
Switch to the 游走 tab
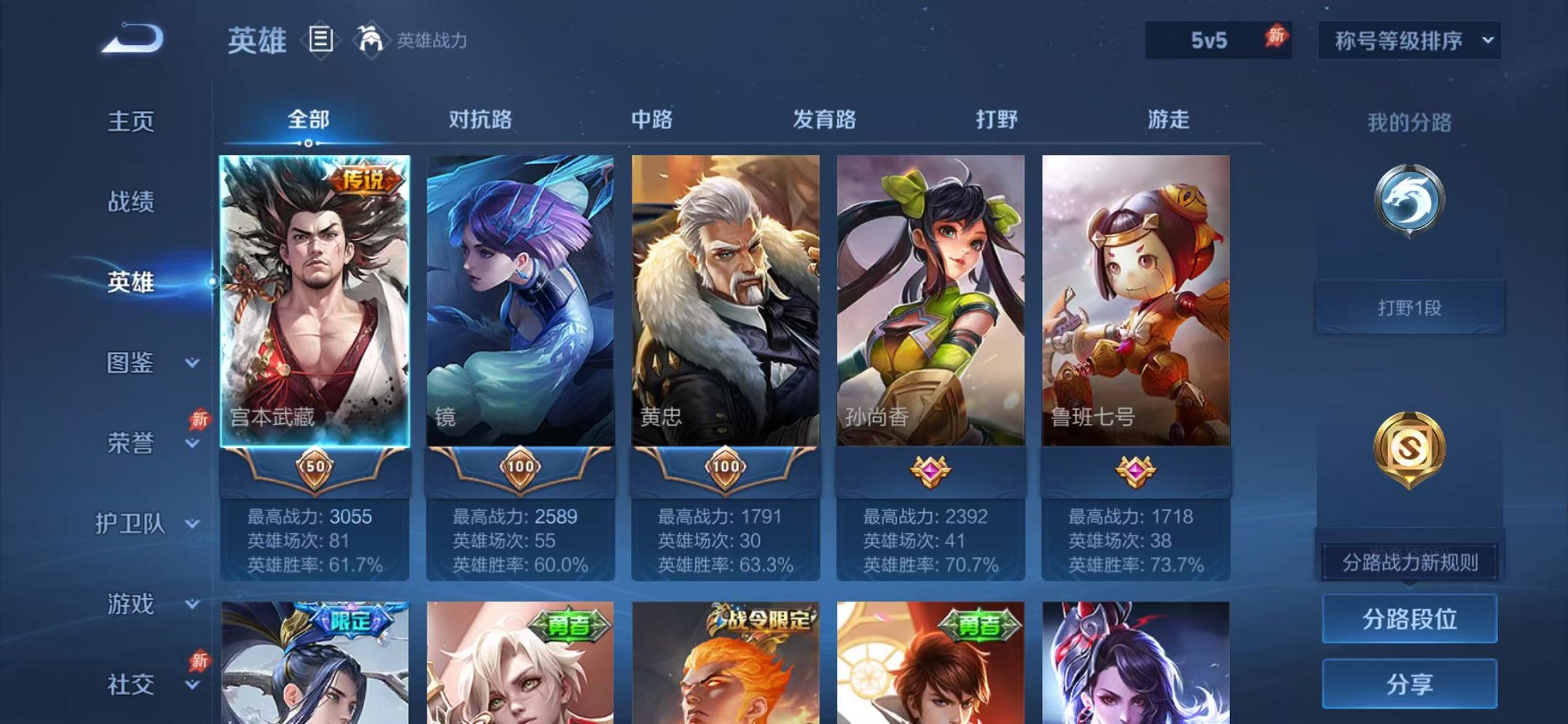tap(1169, 121)
